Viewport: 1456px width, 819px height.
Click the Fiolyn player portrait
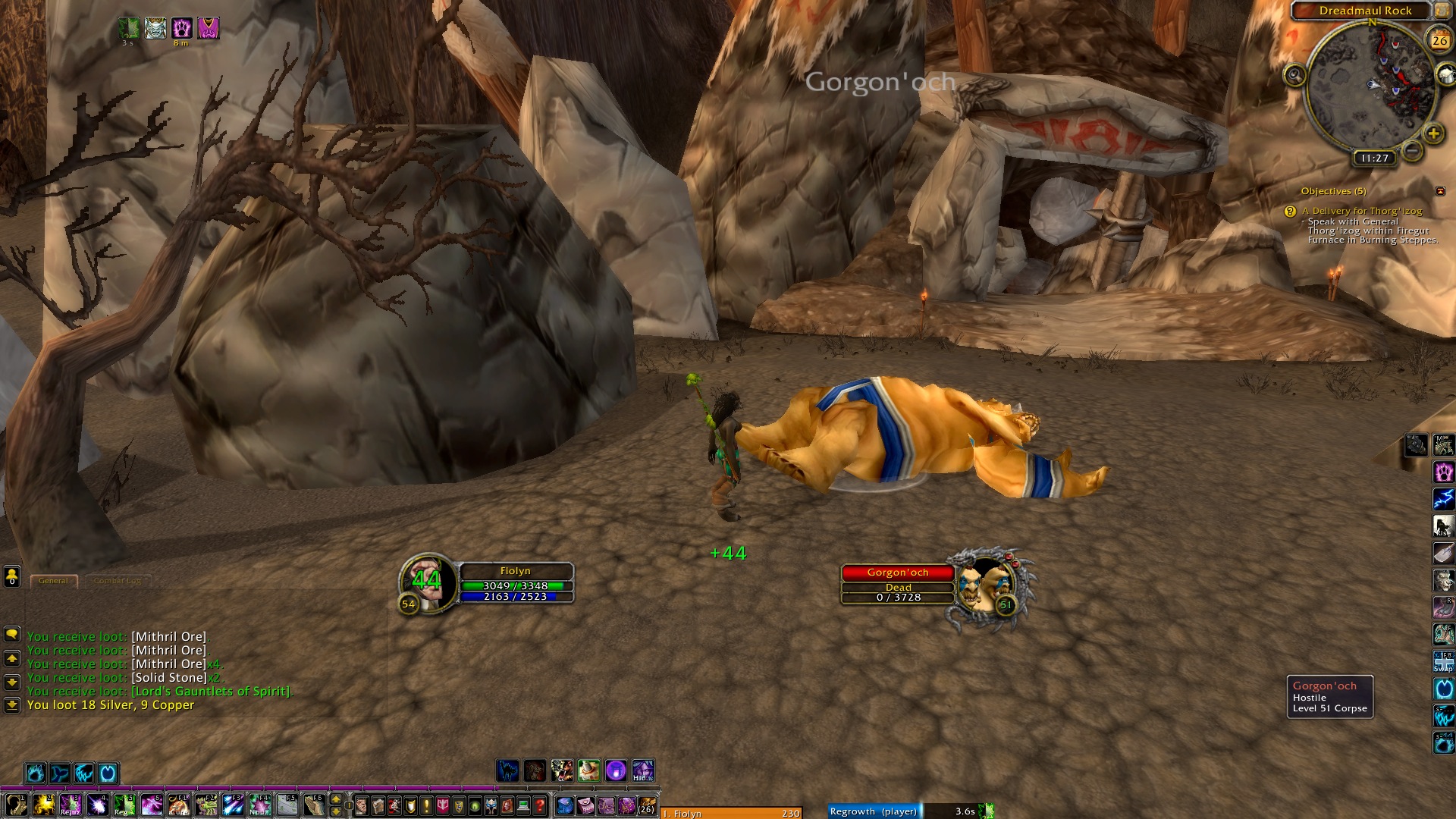click(428, 582)
